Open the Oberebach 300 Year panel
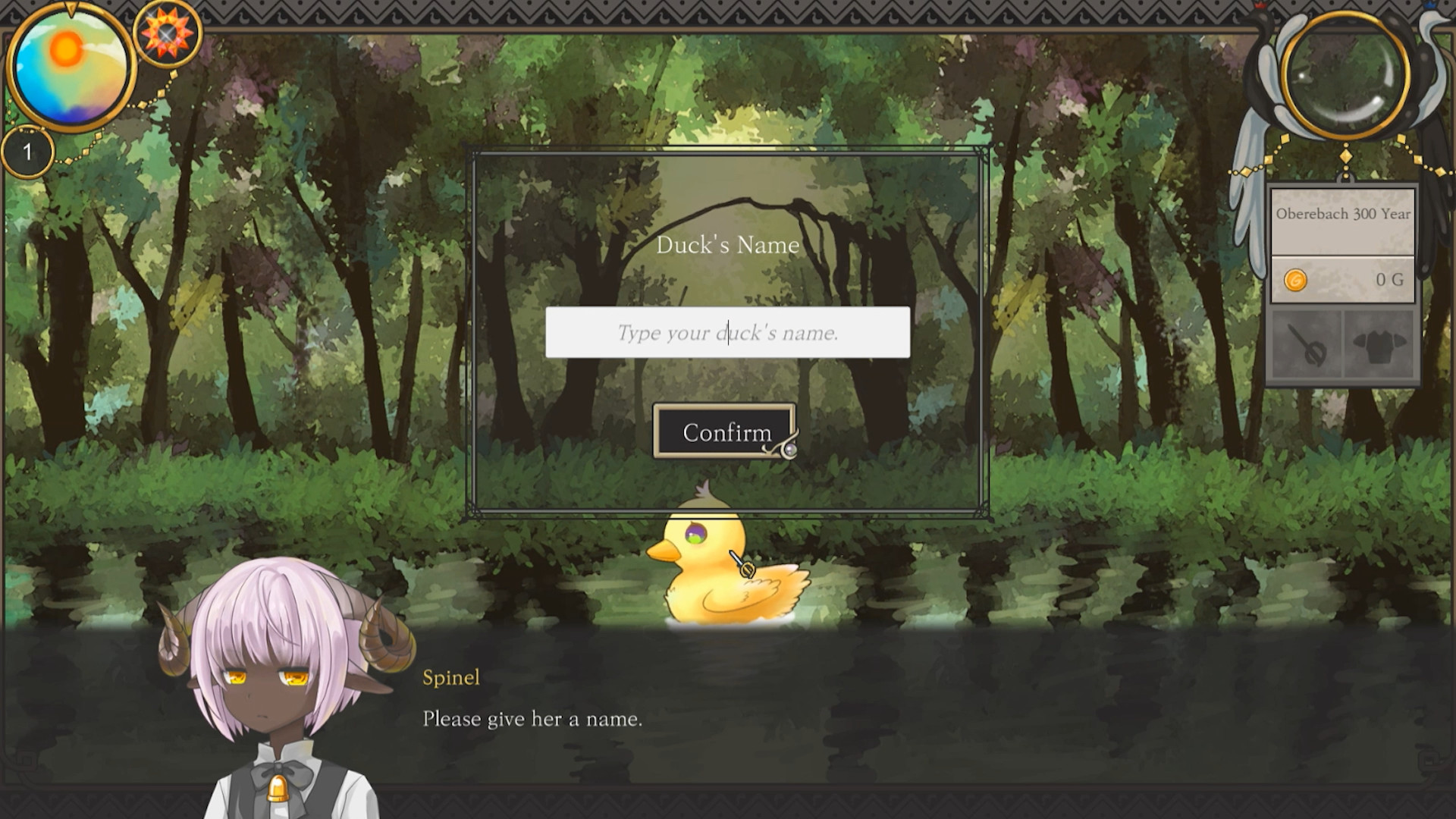The width and height of the screenshot is (1456, 819). point(1343,215)
